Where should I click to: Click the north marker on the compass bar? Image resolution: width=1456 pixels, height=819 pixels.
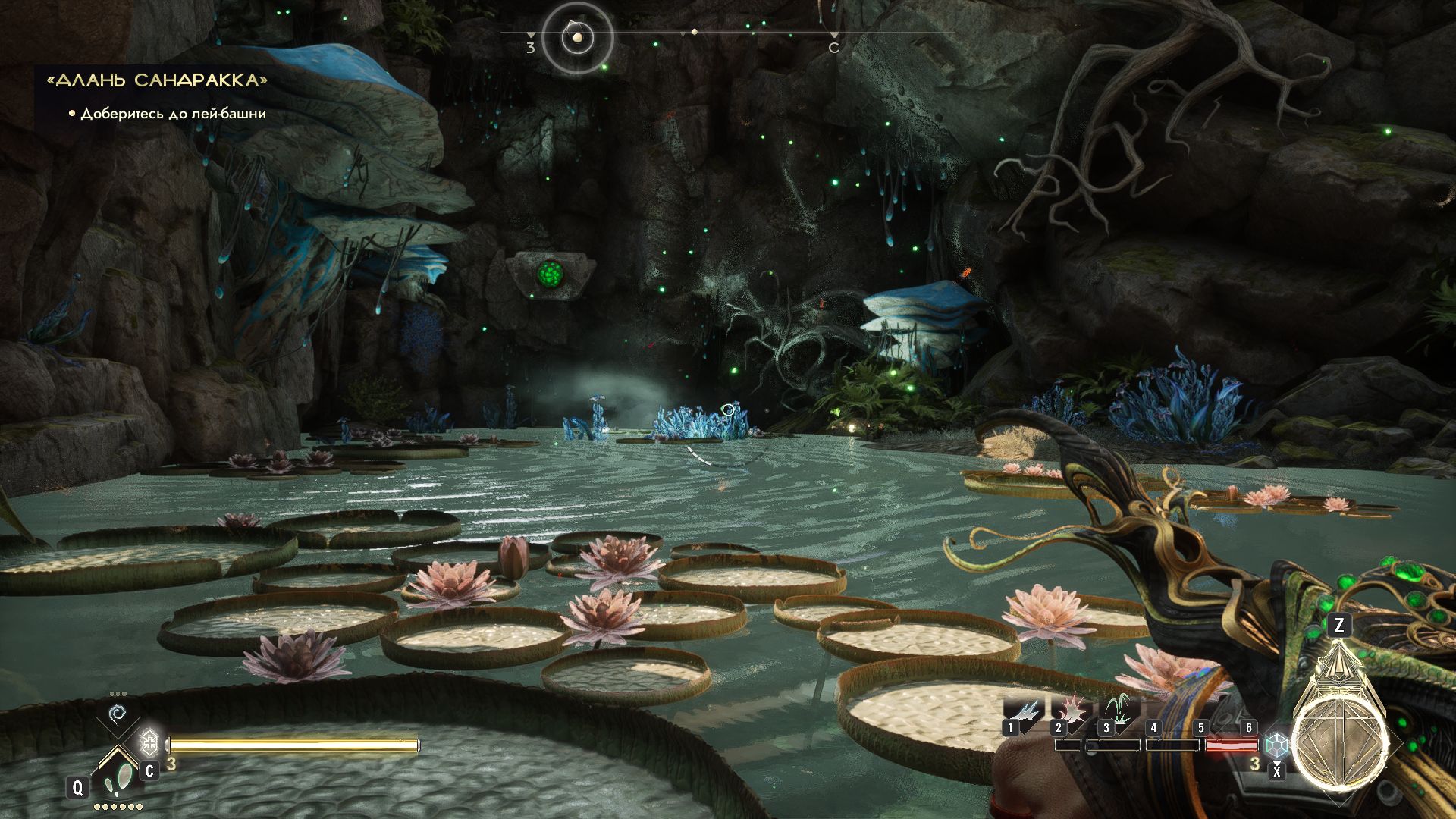833,47
